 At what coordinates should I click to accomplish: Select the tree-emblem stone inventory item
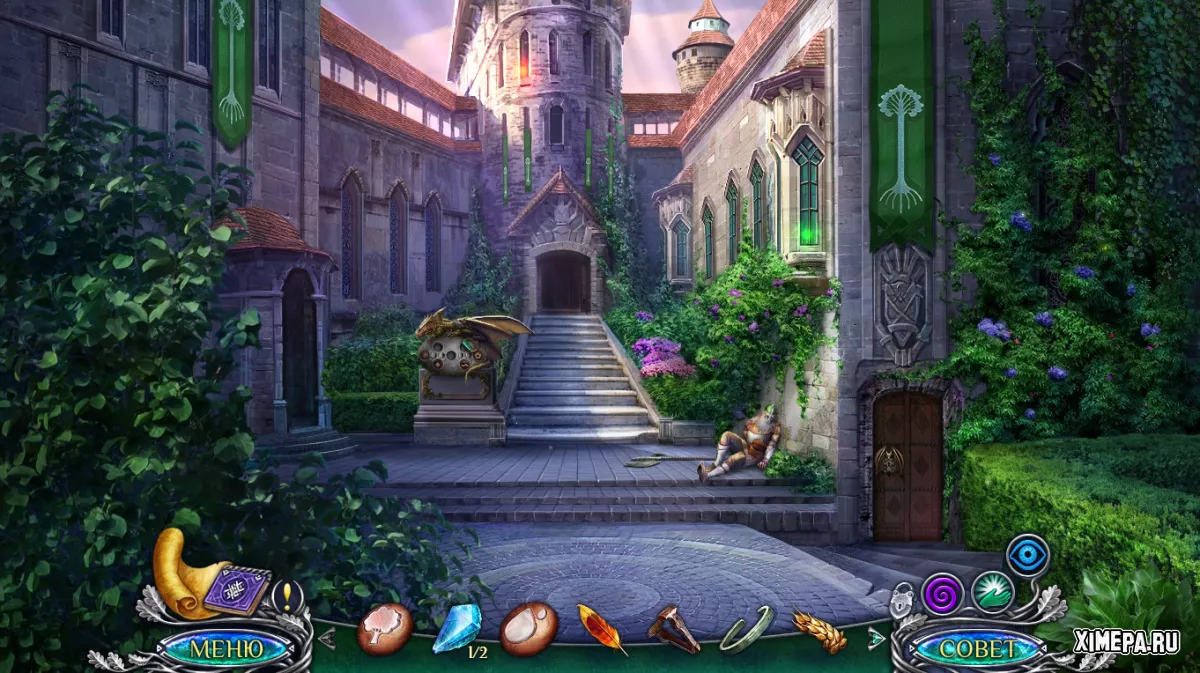pyautogui.click(x=384, y=629)
